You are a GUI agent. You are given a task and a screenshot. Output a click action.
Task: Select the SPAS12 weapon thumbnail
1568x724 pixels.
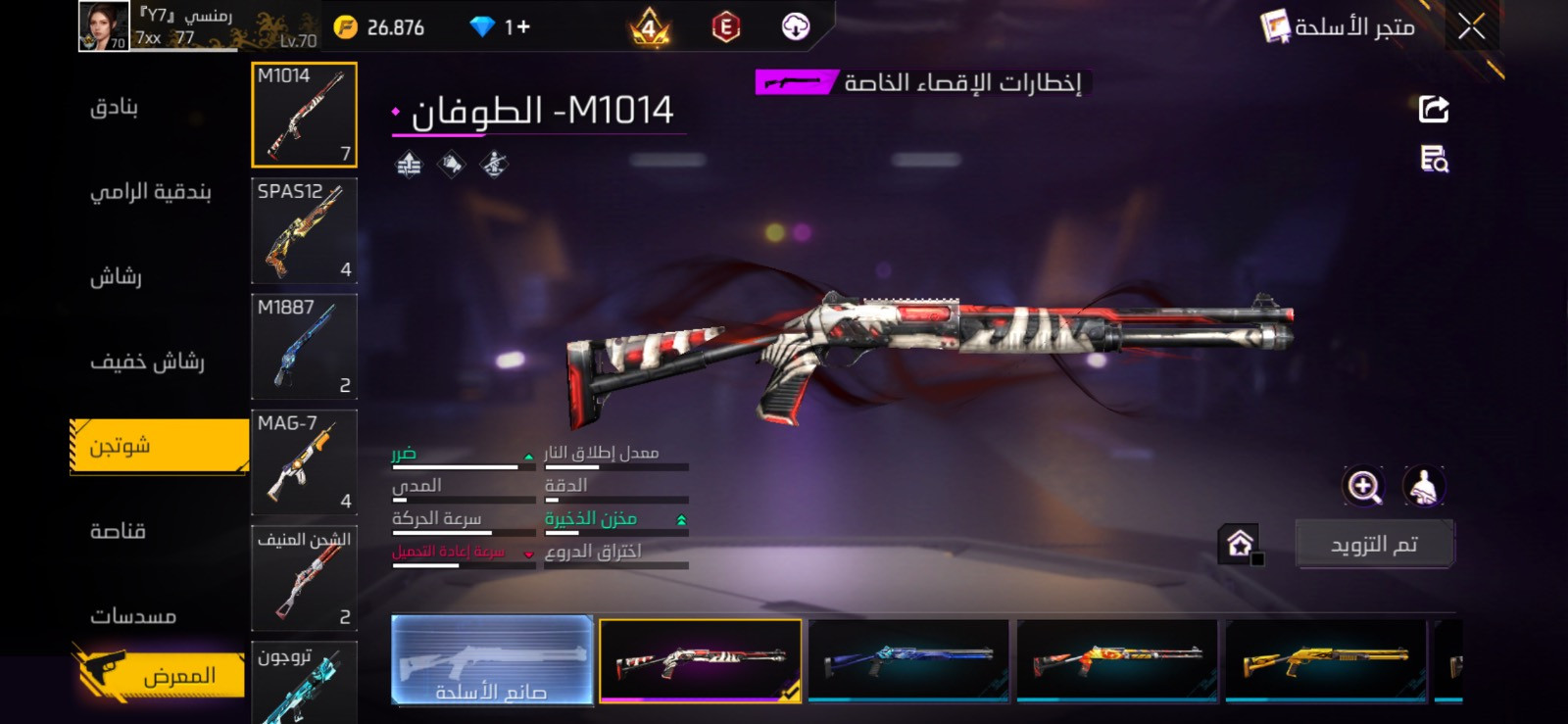[x=305, y=230]
